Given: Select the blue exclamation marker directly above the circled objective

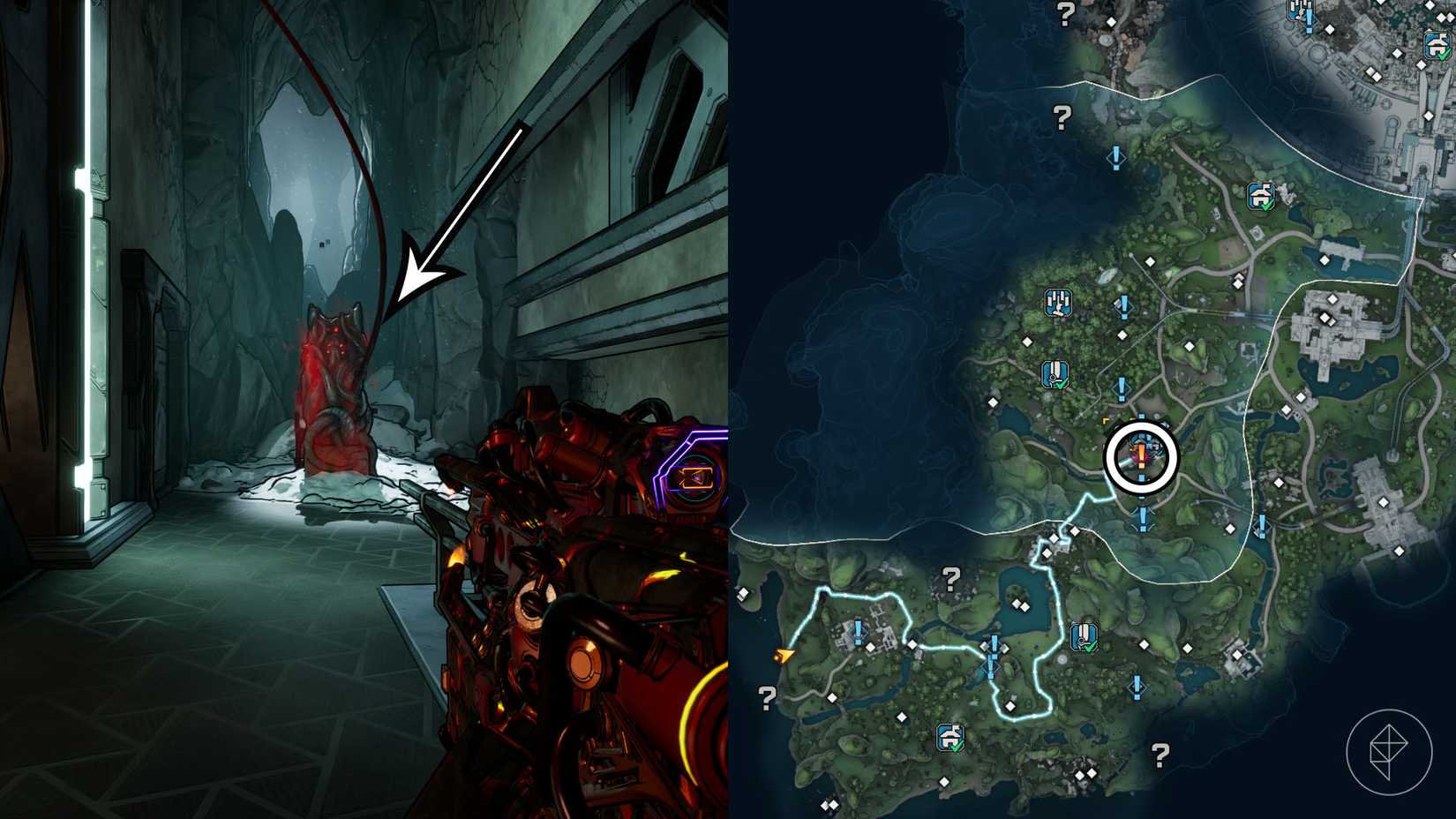Looking at the screenshot, I should 1122,390.
